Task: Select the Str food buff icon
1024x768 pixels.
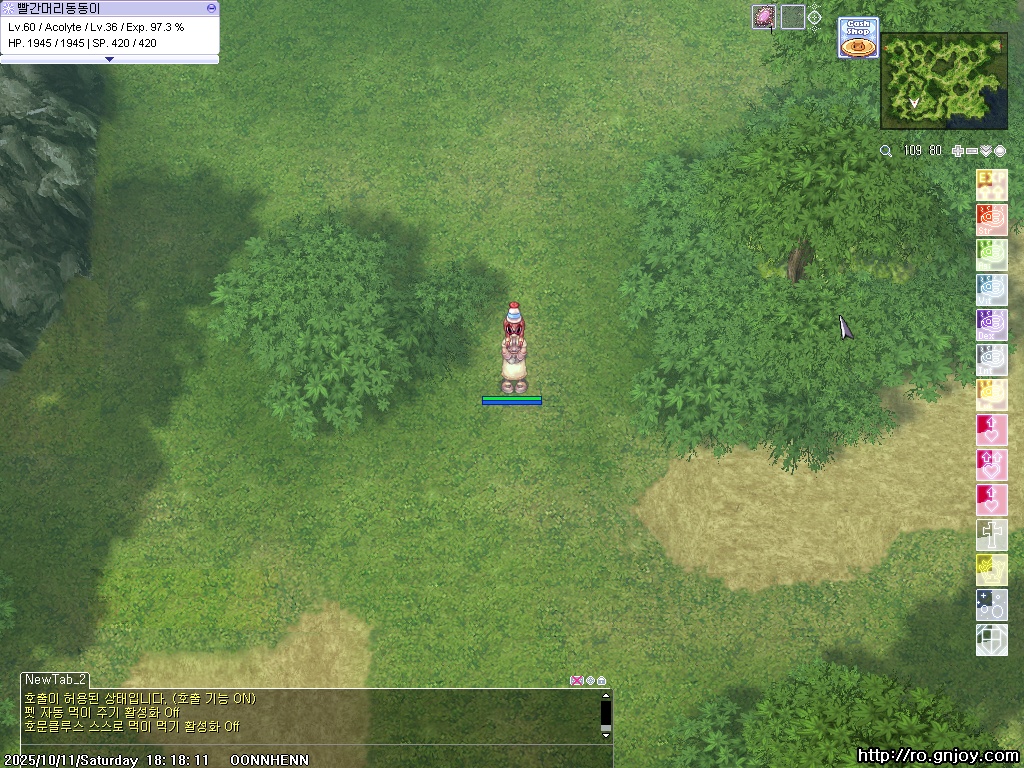Action: coord(991,220)
